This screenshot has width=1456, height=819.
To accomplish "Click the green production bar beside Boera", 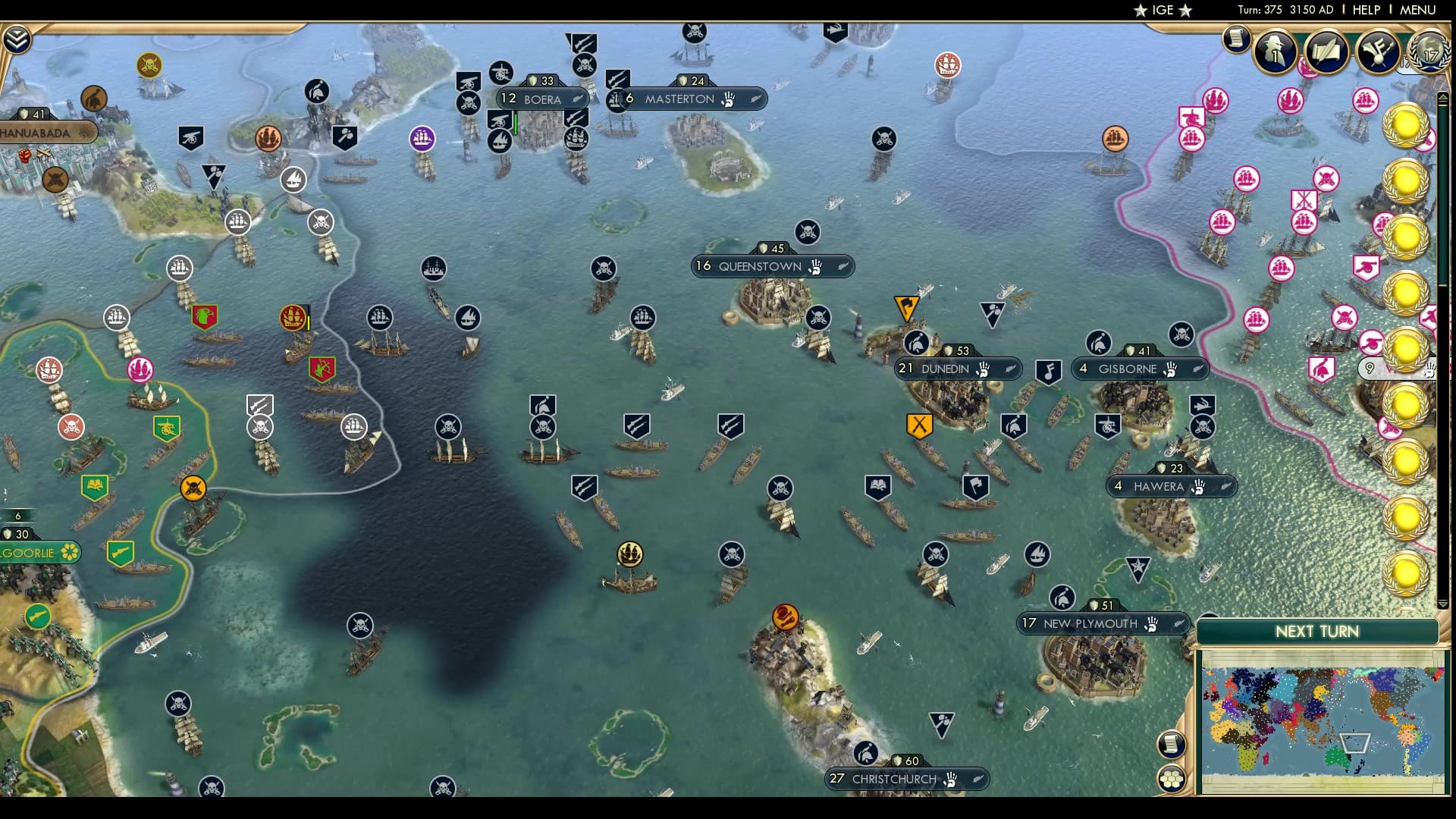I will [x=514, y=121].
